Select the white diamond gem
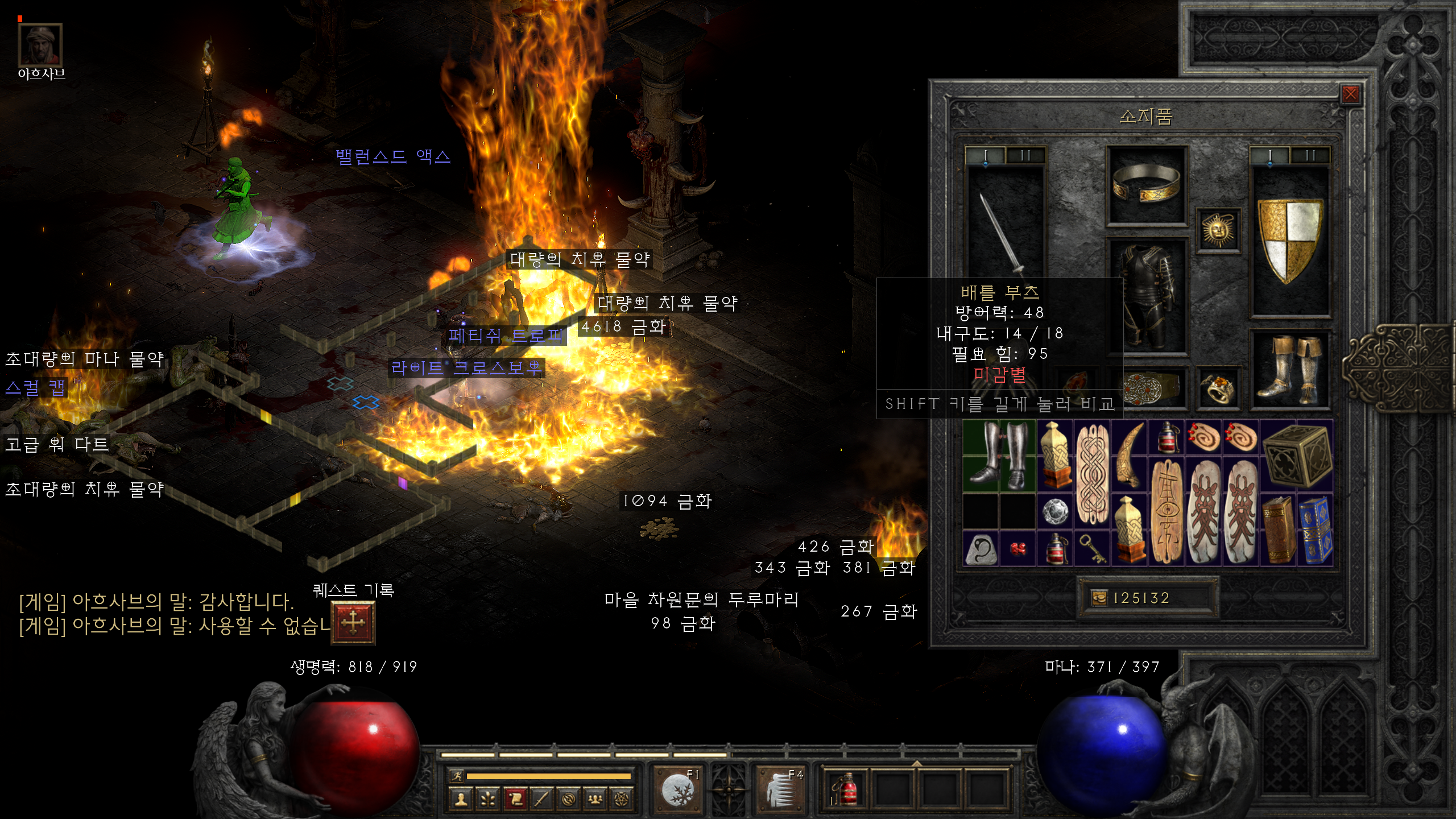The height and width of the screenshot is (819, 1456). [1056, 511]
